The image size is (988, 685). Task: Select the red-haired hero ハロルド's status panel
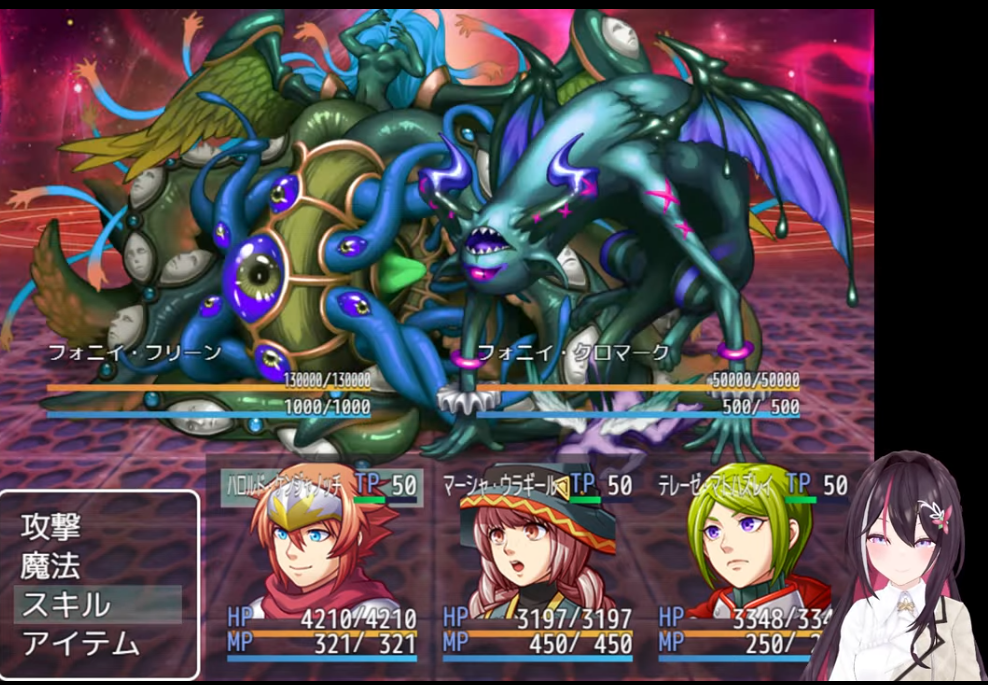318,565
